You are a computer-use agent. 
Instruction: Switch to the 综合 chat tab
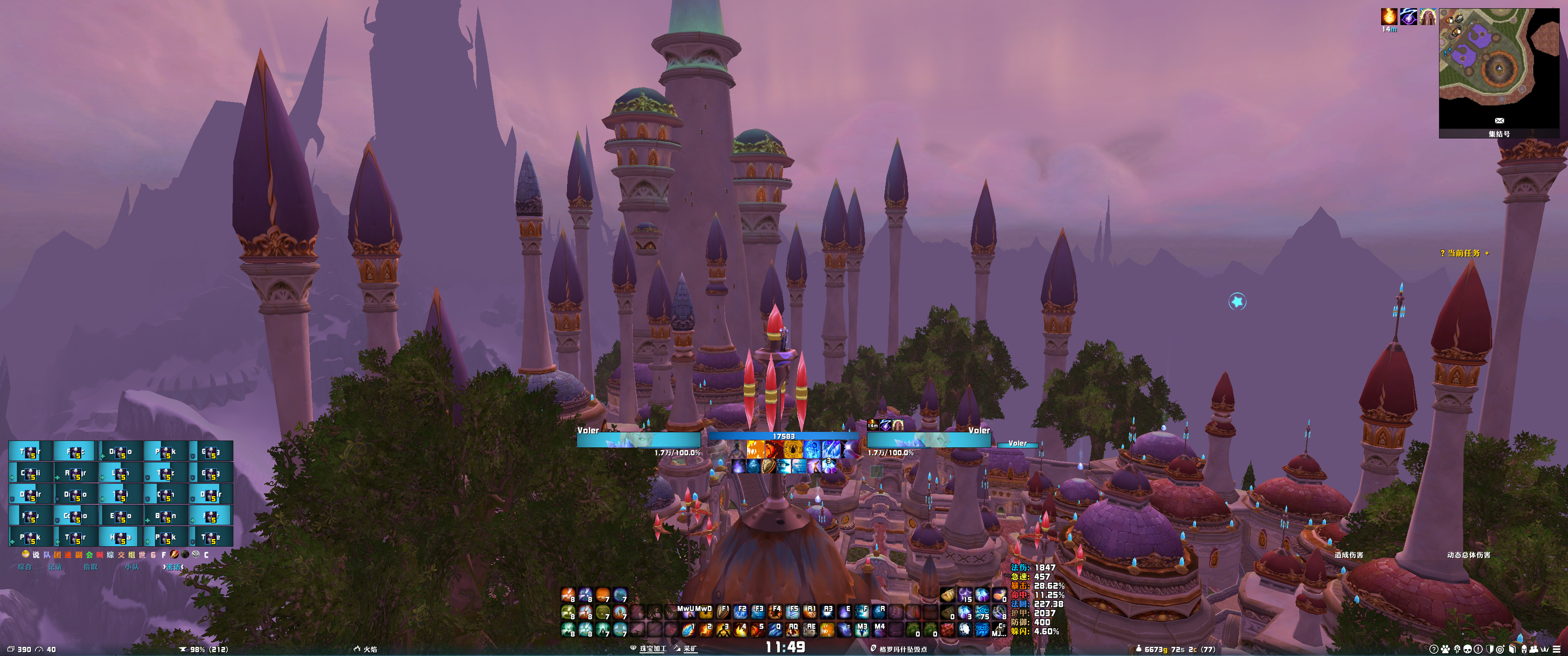click(x=24, y=567)
